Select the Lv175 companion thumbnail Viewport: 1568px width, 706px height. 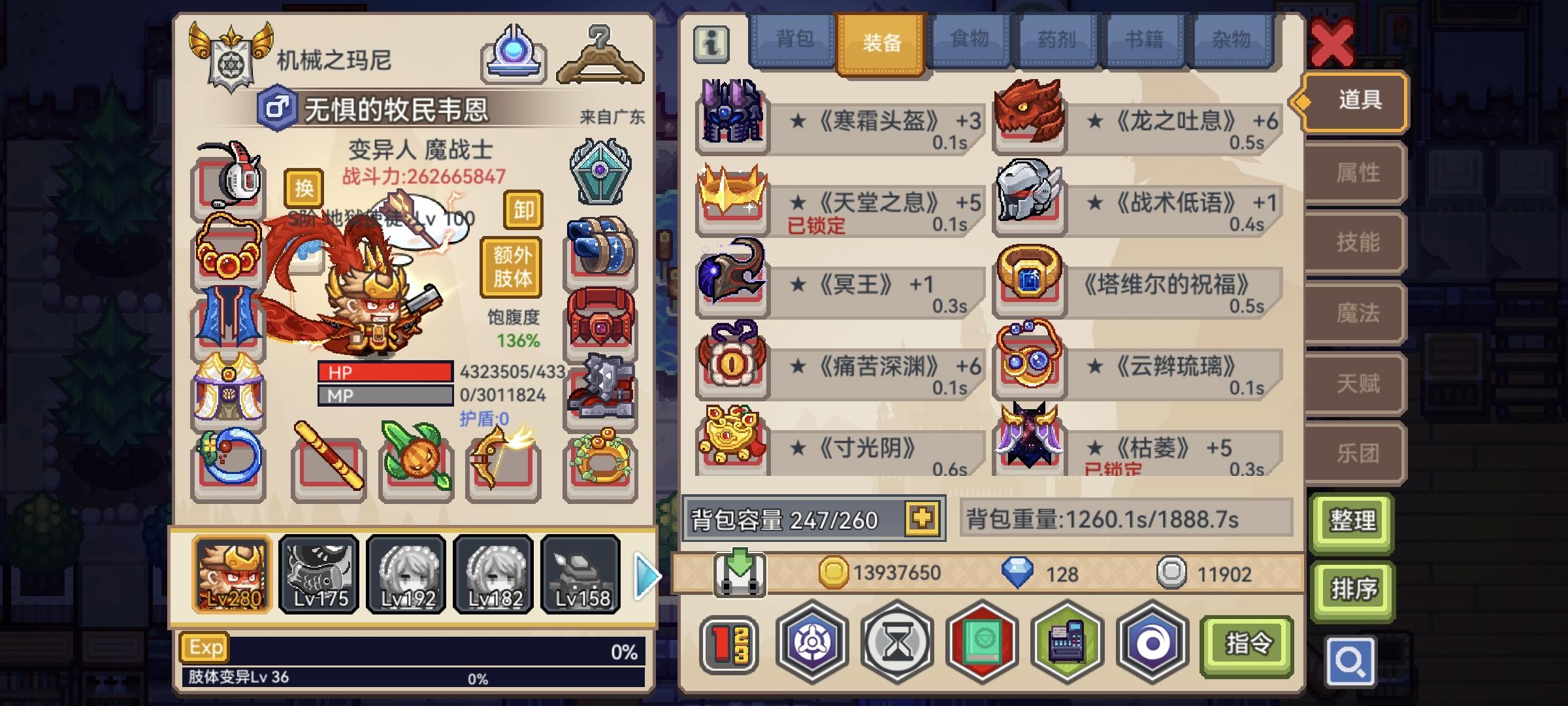318,574
